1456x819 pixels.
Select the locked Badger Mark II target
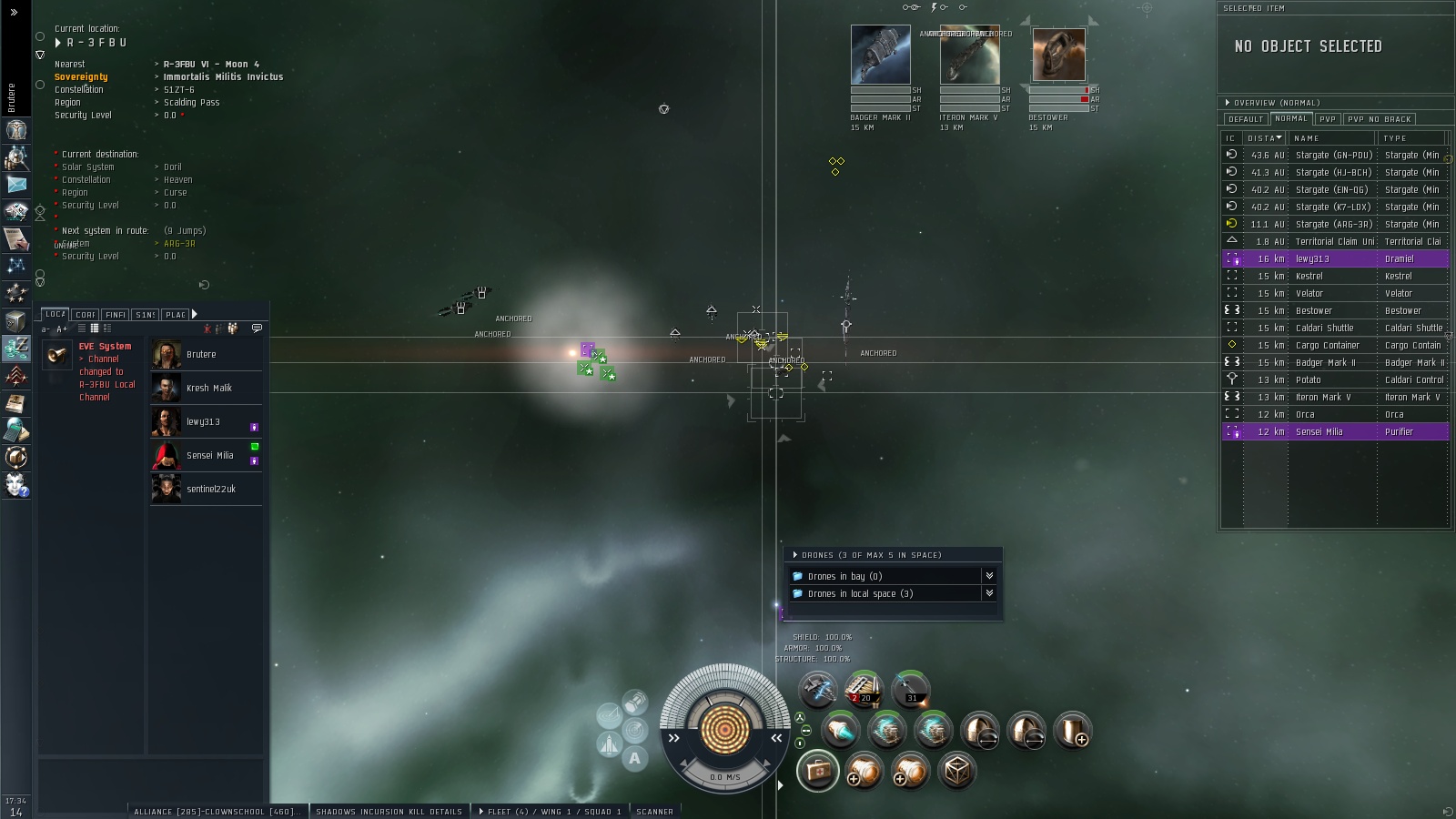(880, 56)
